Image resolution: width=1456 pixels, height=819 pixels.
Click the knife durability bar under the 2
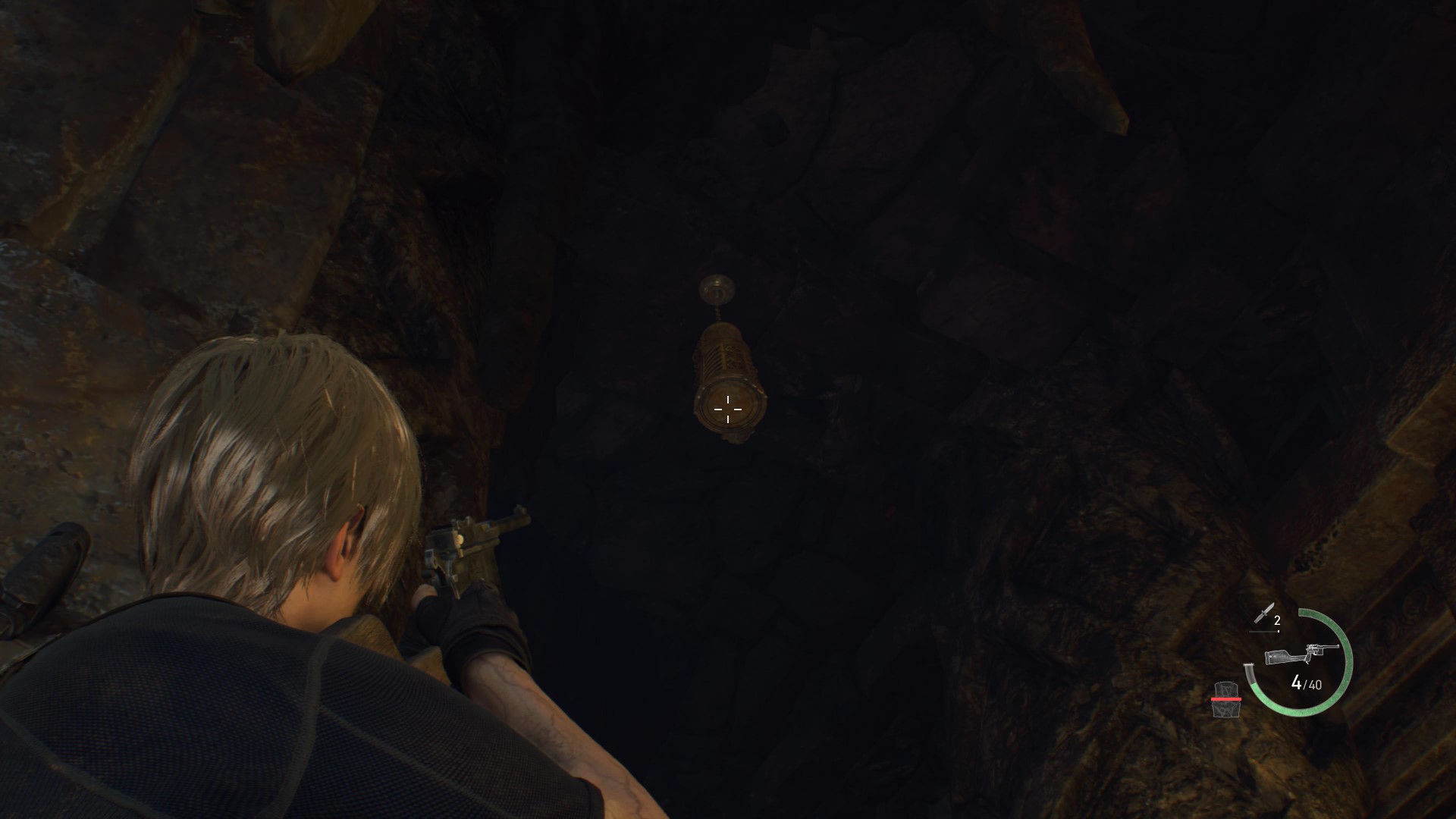pos(1263,631)
